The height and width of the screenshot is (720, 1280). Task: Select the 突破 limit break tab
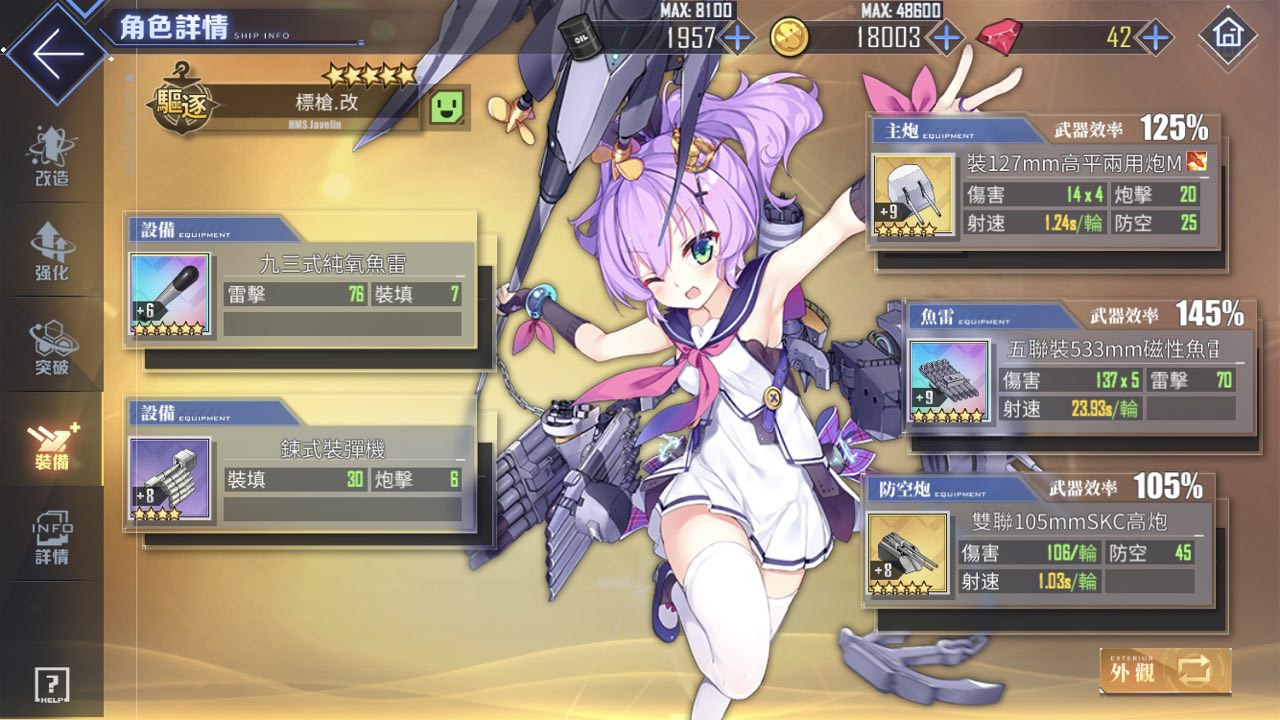pyautogui.click(x=51, y=346)
